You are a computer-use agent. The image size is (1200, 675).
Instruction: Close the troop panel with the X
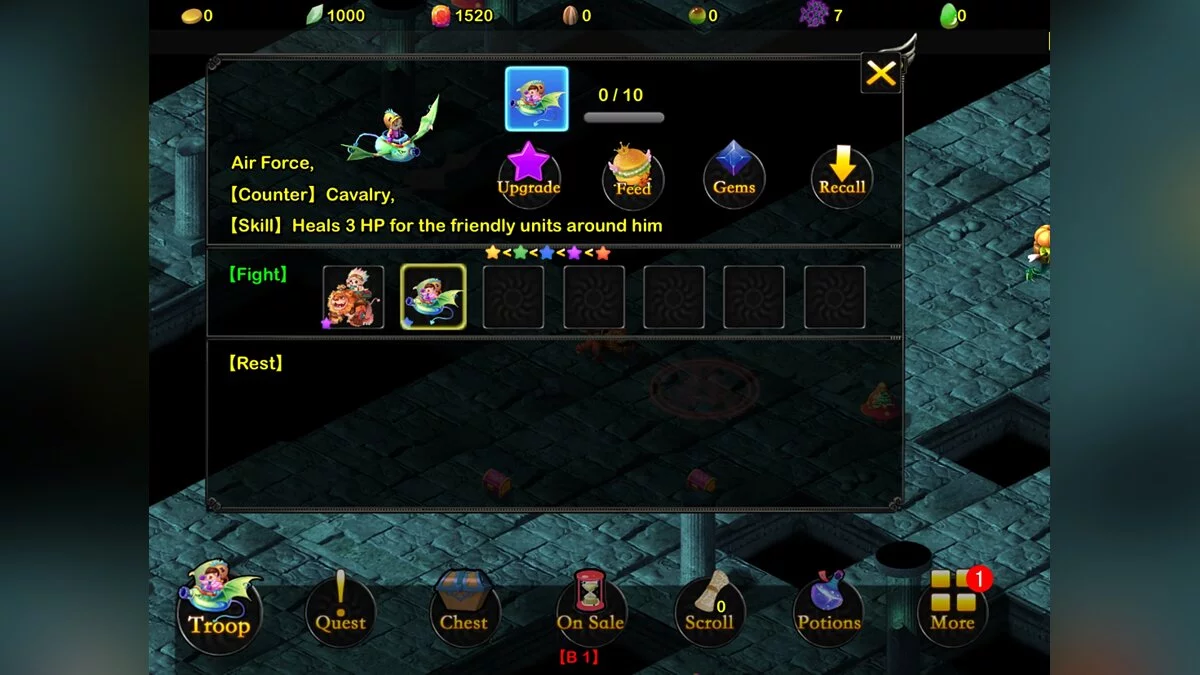pos(881,74)
